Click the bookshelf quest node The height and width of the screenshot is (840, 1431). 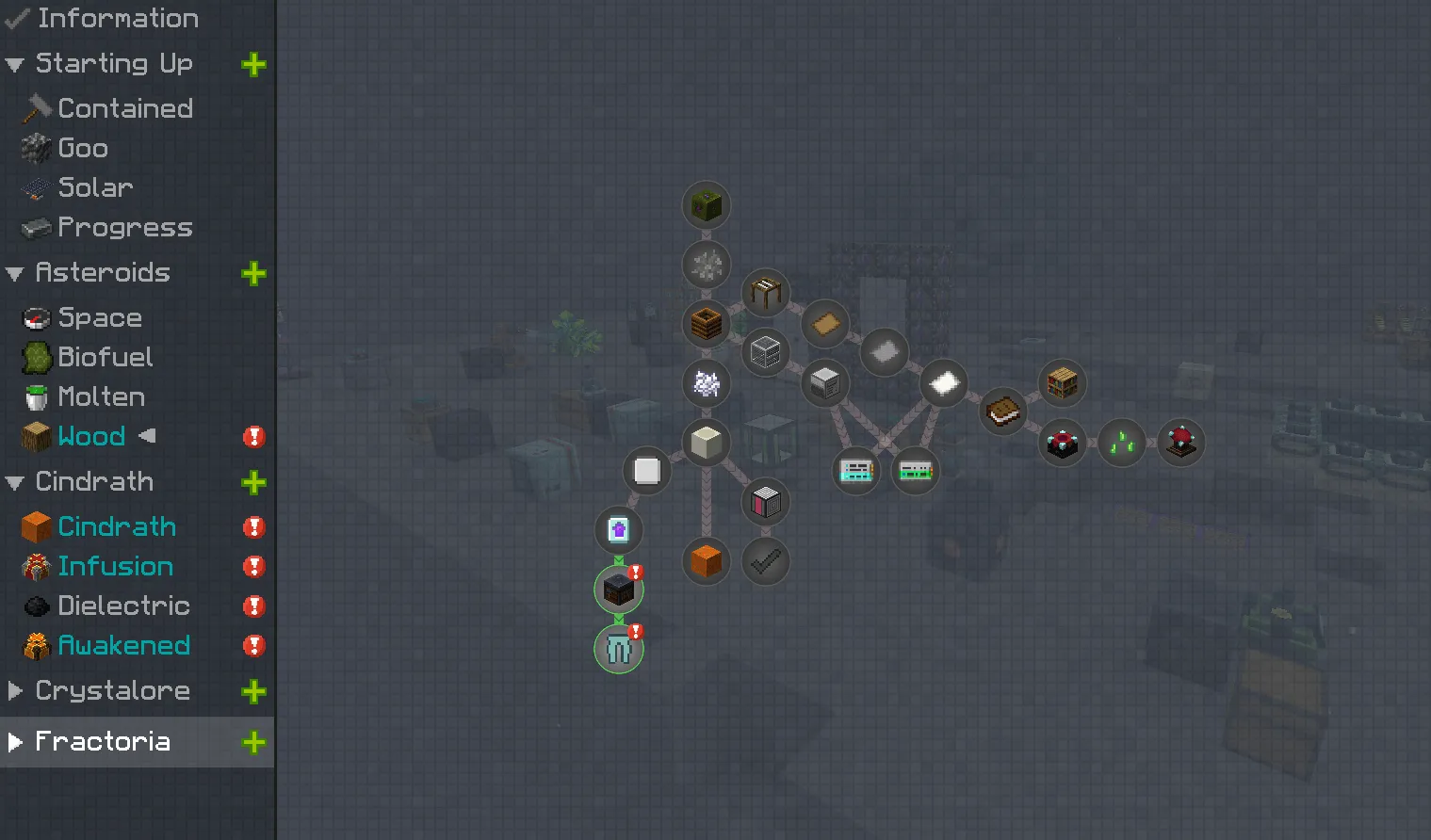[x=1063, y=382]
